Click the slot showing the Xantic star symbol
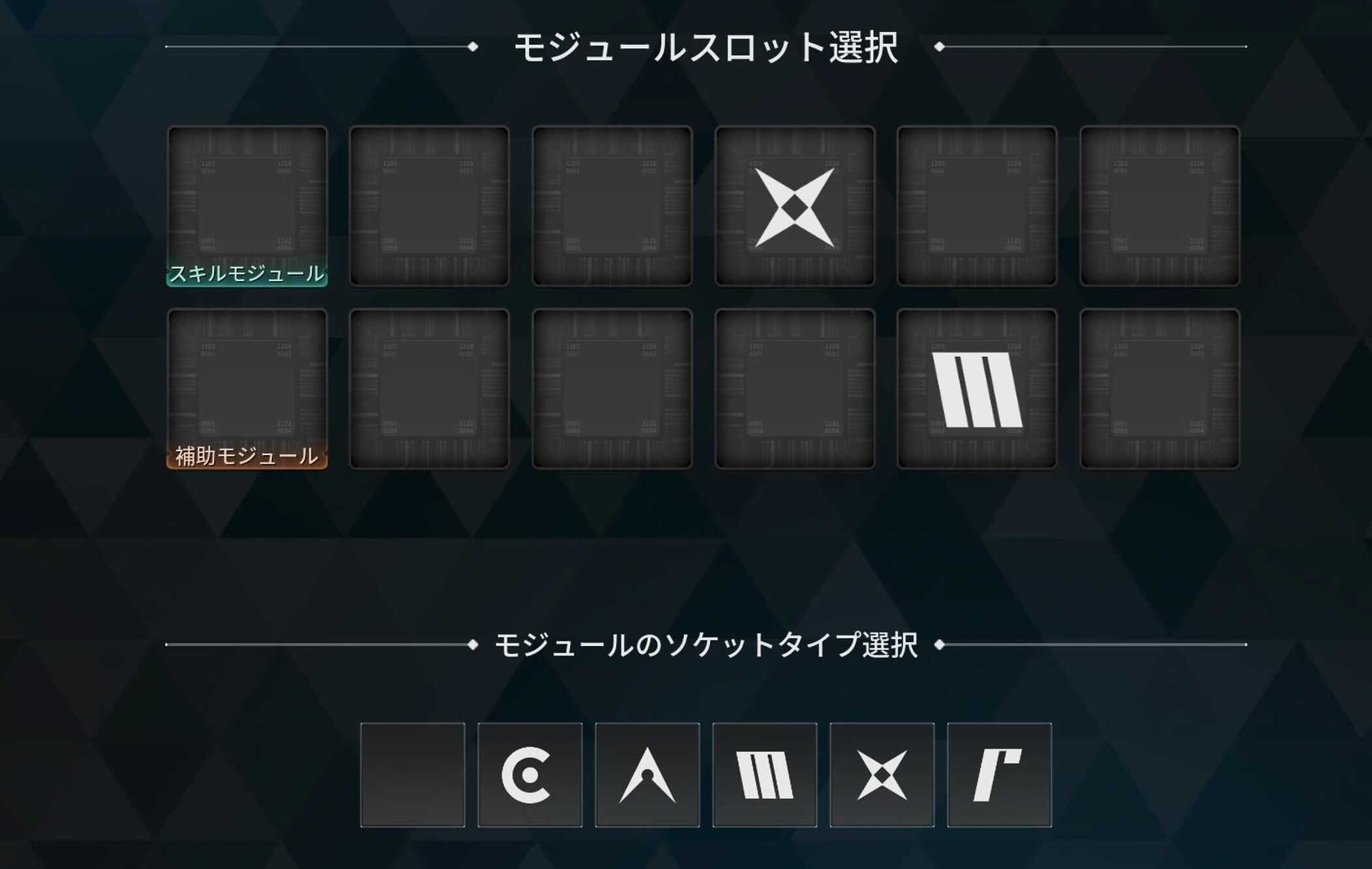 [794, 207]
